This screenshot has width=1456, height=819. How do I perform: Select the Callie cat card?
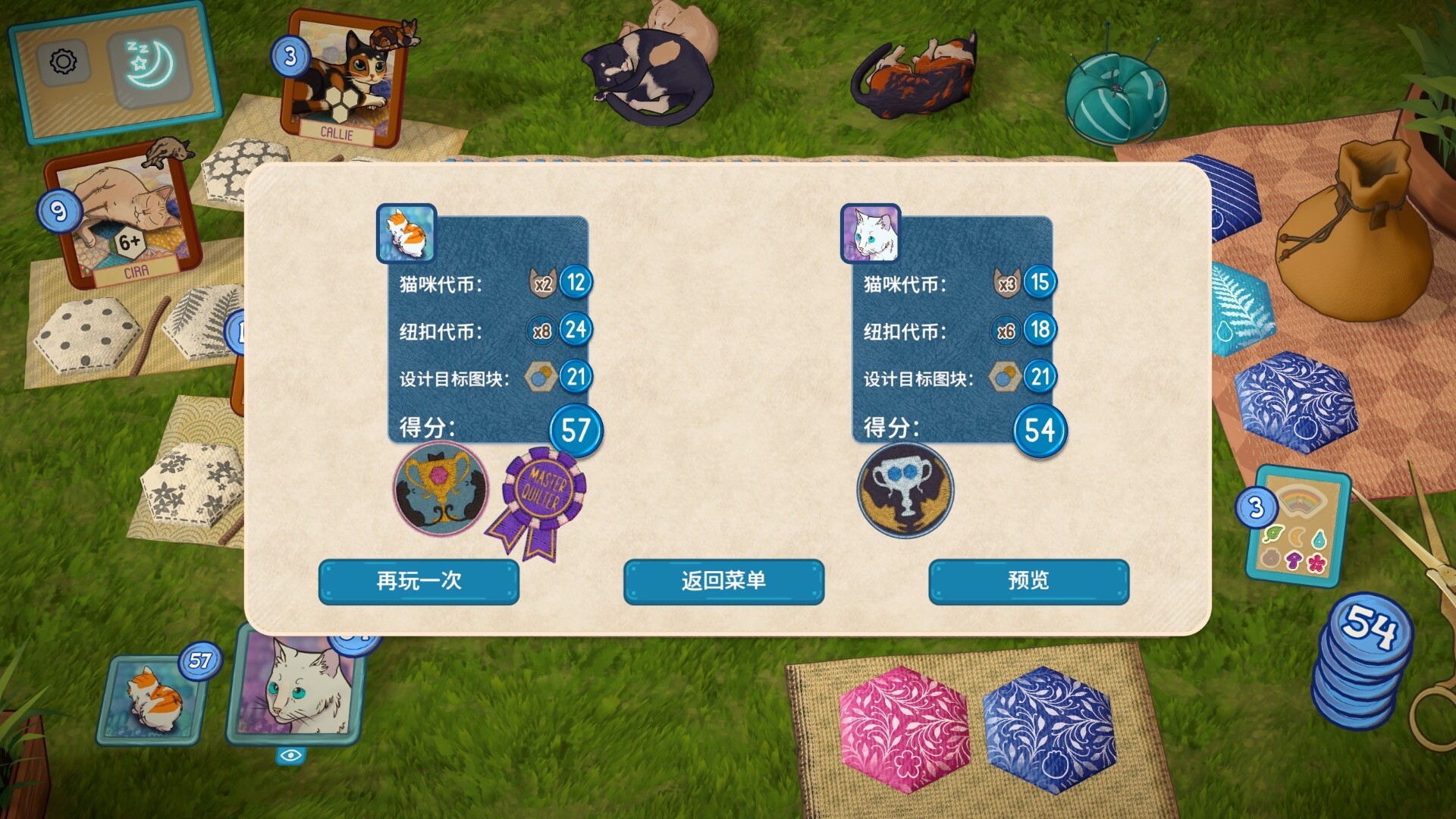(x=345, y=80)
